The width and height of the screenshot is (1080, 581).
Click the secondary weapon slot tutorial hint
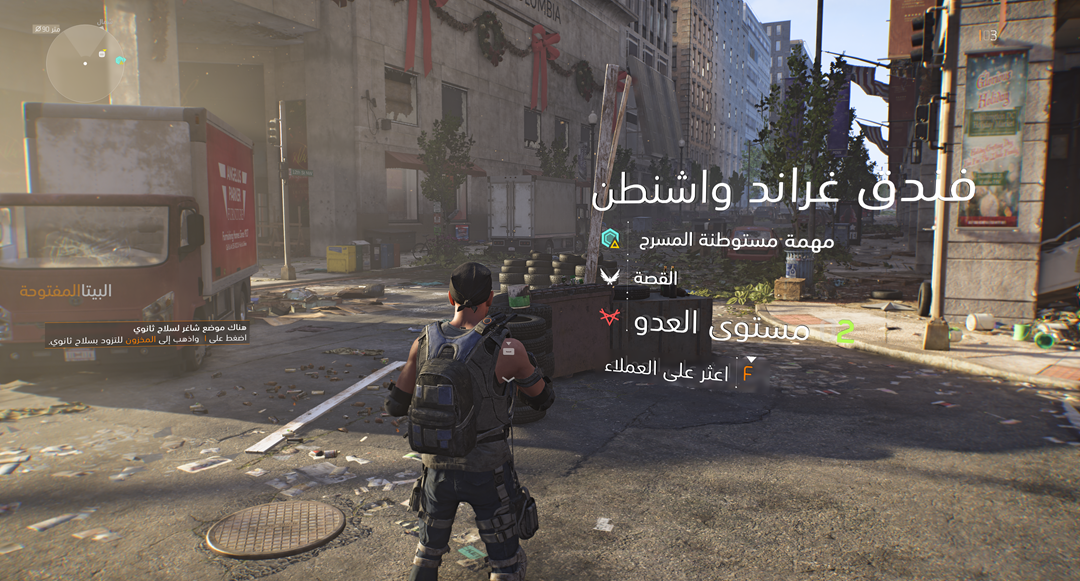(x=147, y=333)
